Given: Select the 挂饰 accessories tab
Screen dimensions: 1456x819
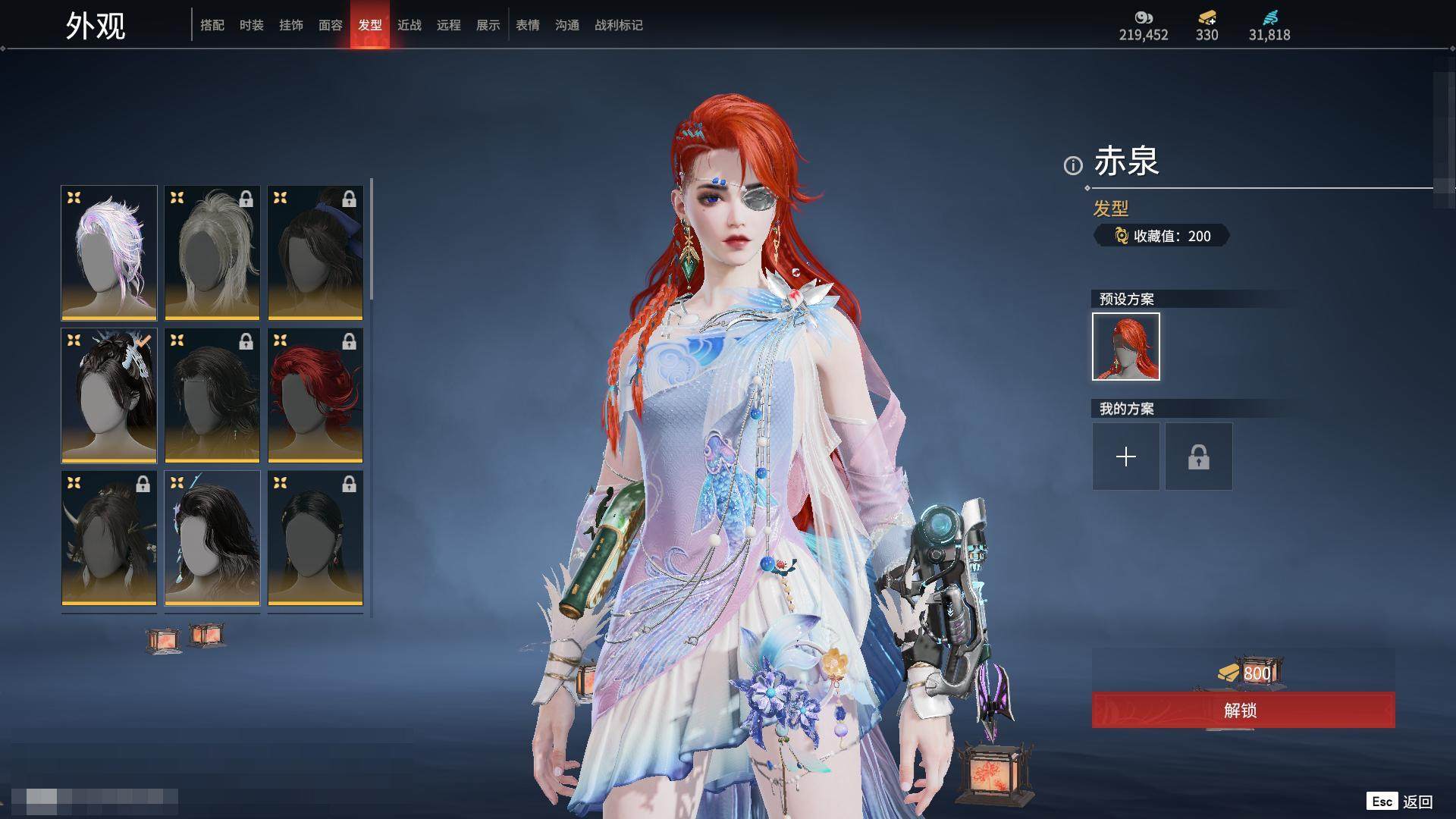Looking at the screenshot, I should [291, 25].
